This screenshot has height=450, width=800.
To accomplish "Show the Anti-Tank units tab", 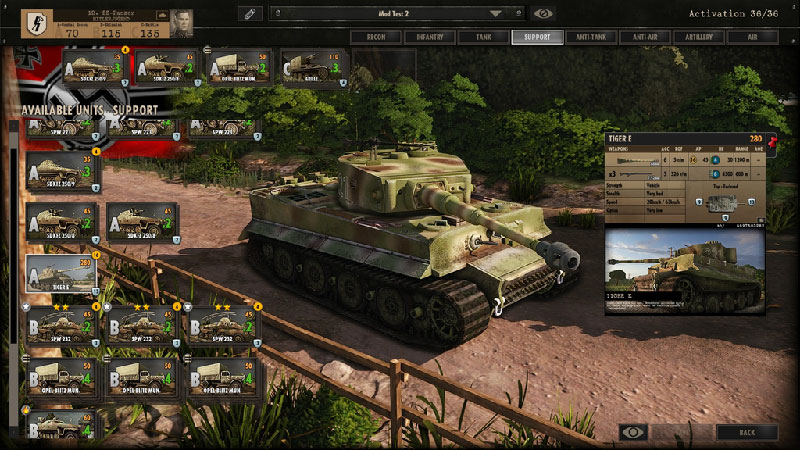I will tap(591, 37).
